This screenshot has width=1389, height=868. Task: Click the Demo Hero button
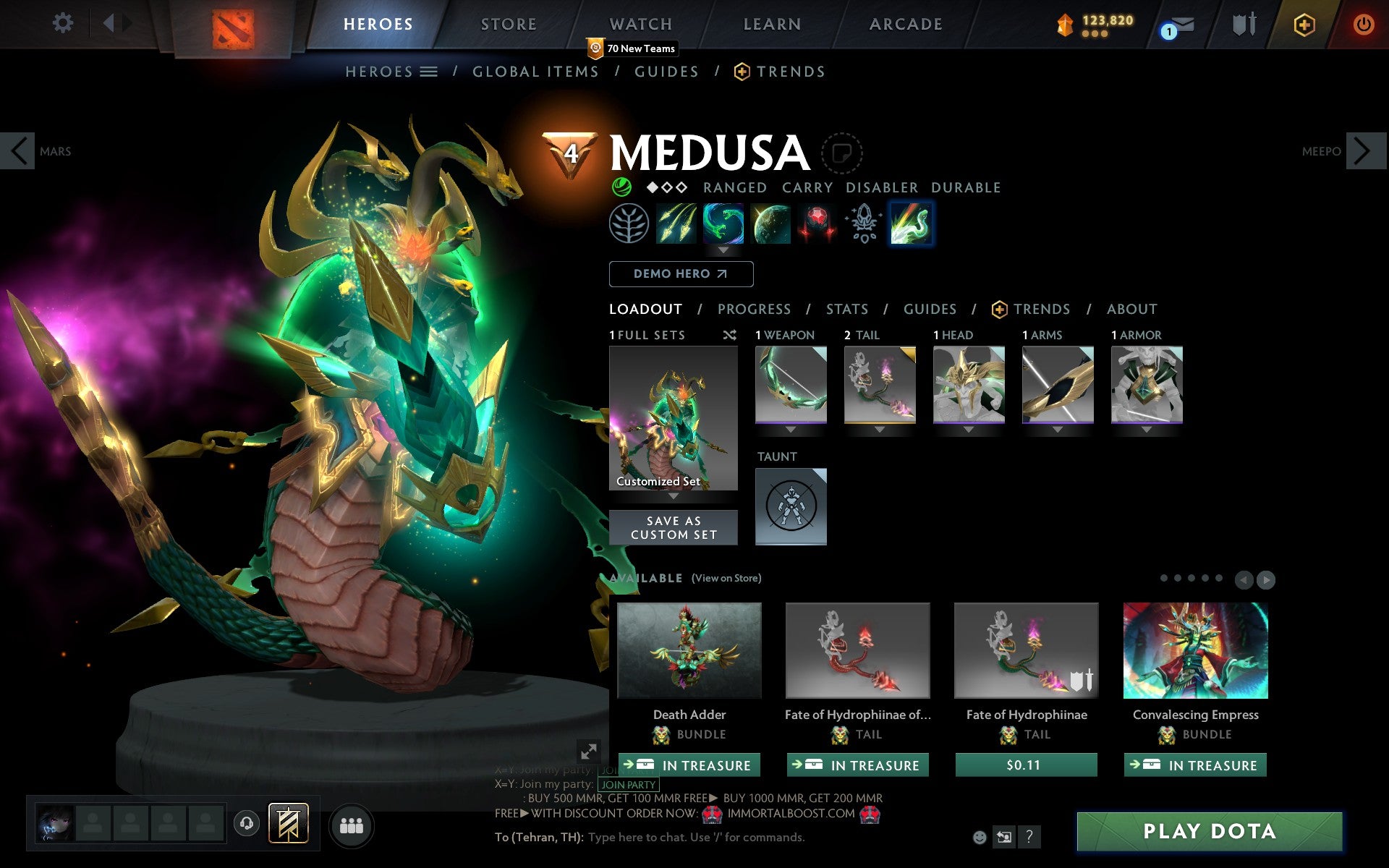681,273
